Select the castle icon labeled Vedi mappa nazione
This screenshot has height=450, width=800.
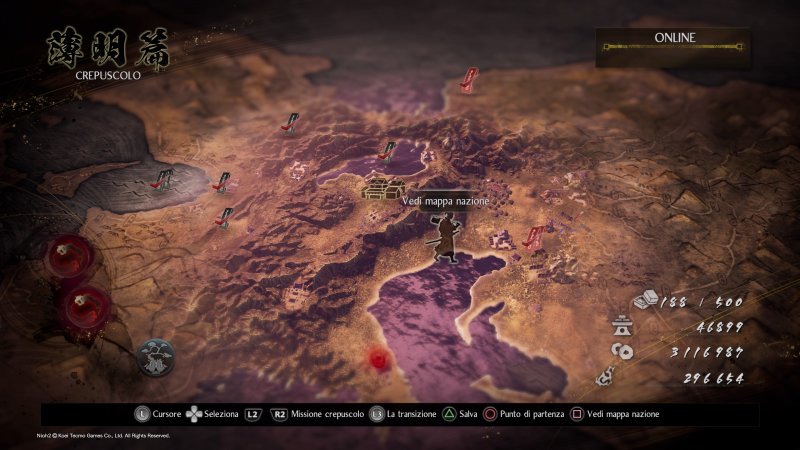click(x=382, y=187)
